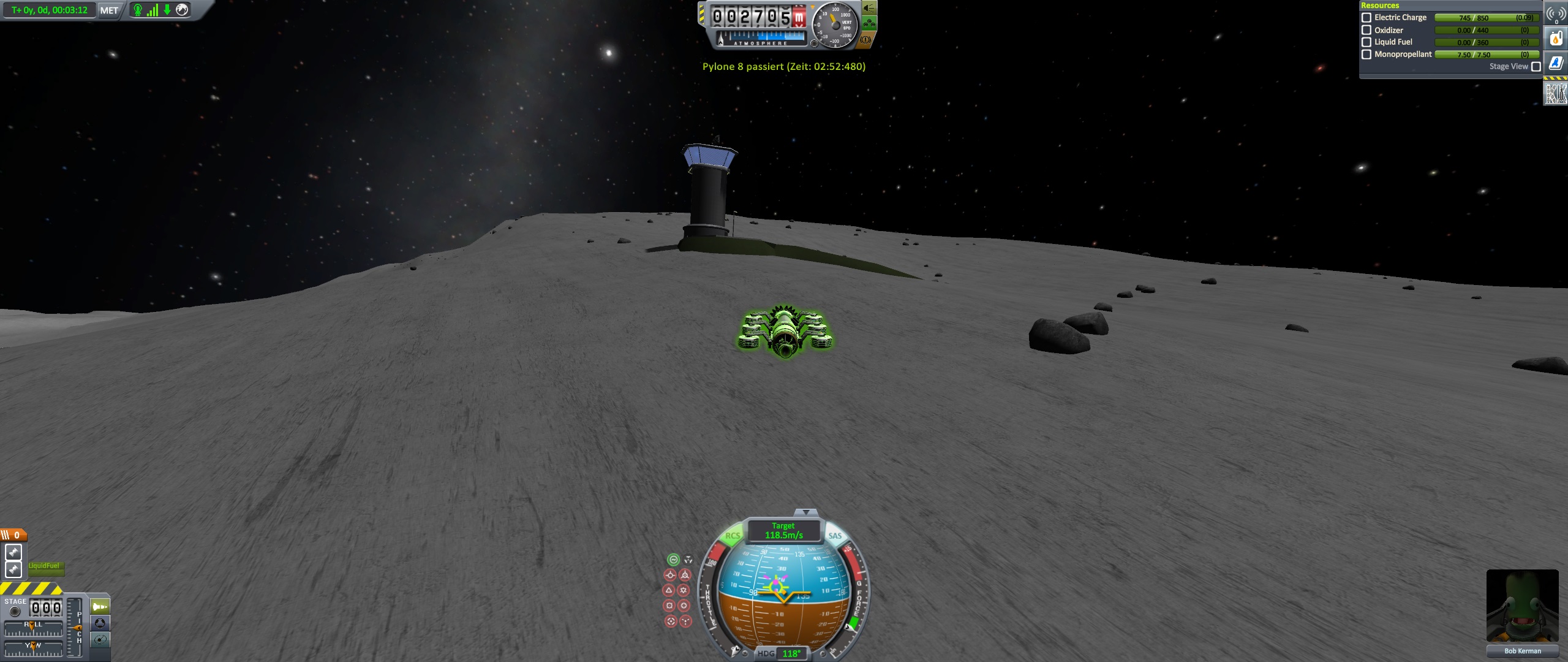The image size is (1568, 662).
Task: Select Bob Kerman's crew portrait
Action: tap(1522, 606)
